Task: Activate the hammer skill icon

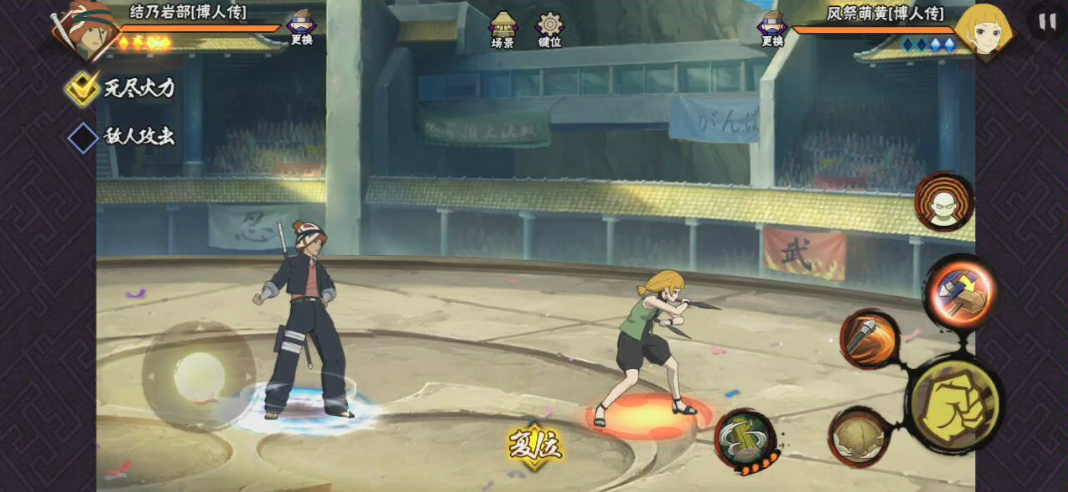Action: pyautogui.click(x=958, y=291)
